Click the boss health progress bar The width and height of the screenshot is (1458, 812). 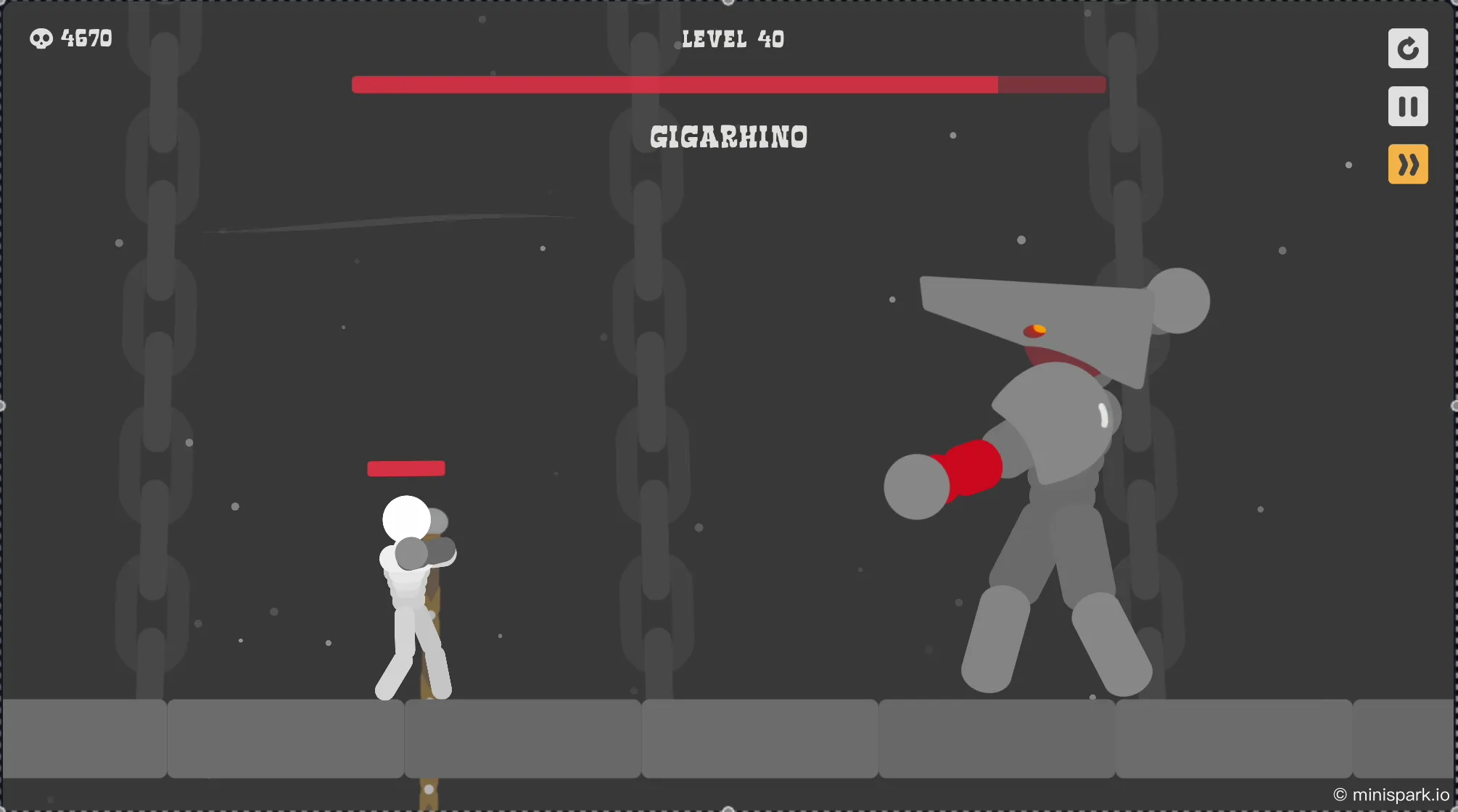tap(728, 85)
